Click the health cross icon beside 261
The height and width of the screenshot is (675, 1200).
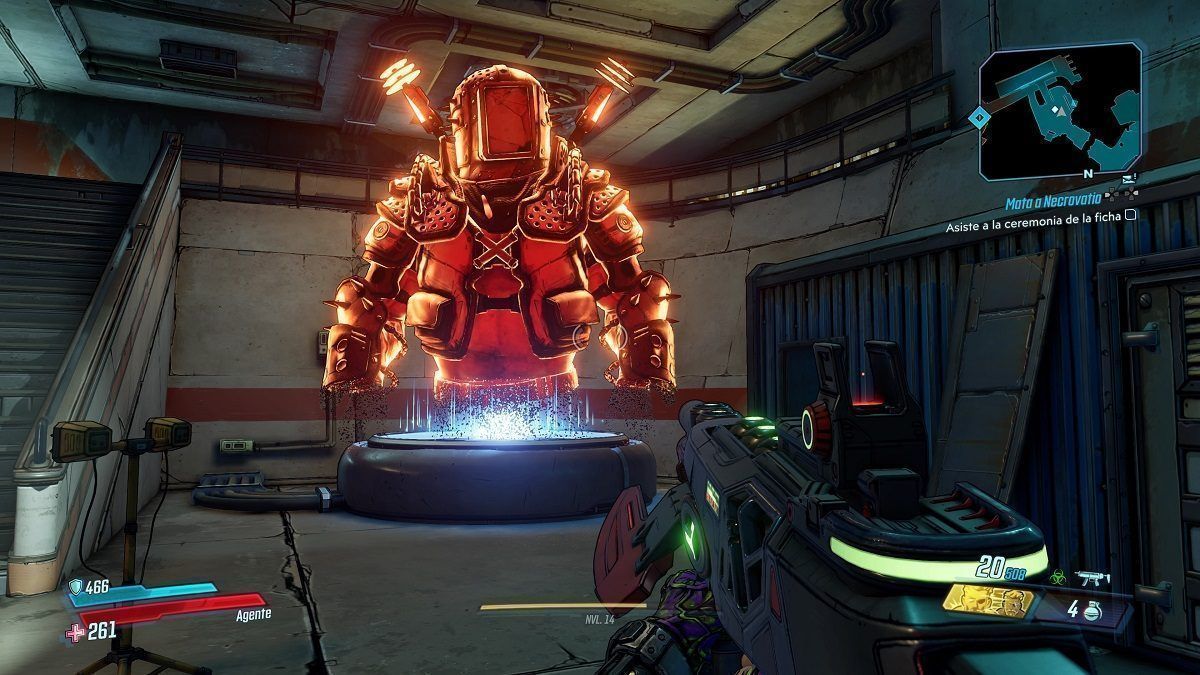76,630
